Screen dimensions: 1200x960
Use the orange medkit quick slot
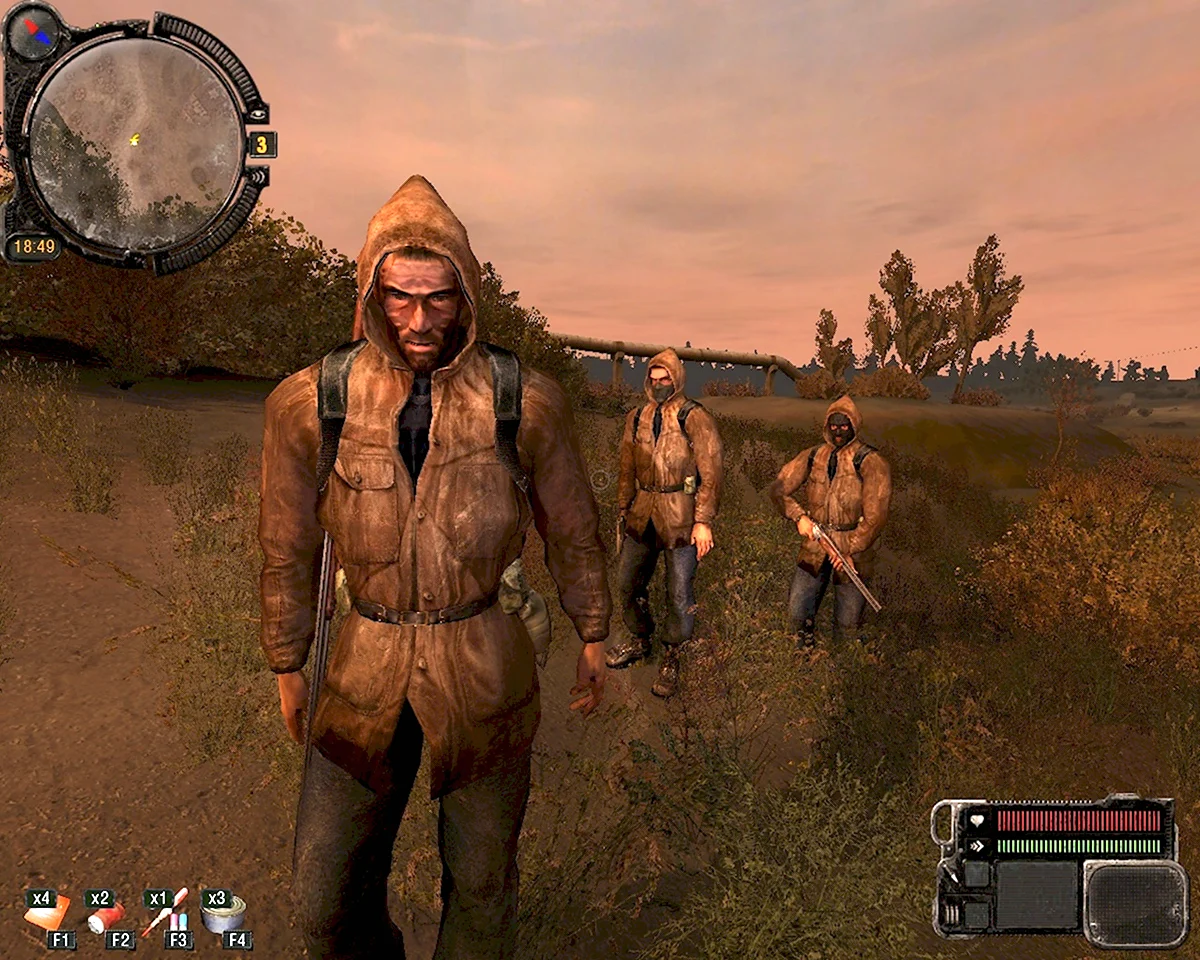pyautogui.click(x=46, y=912)
